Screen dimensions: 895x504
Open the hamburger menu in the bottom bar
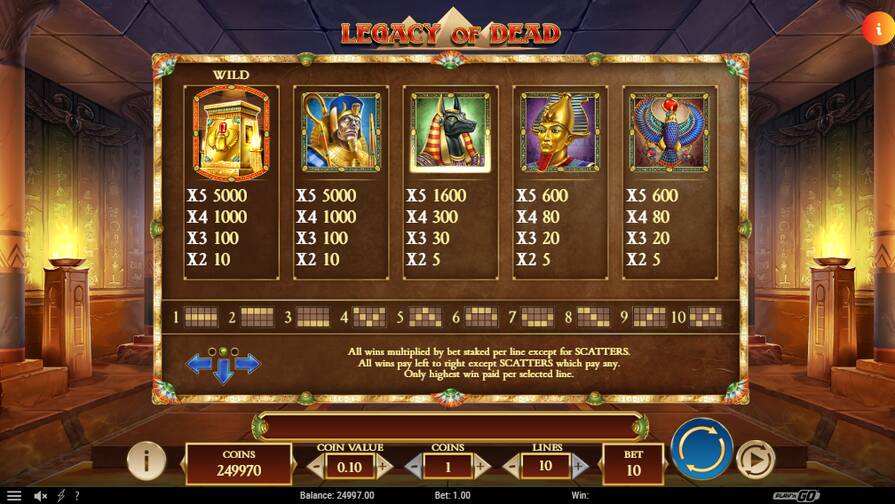click(14, 496)
